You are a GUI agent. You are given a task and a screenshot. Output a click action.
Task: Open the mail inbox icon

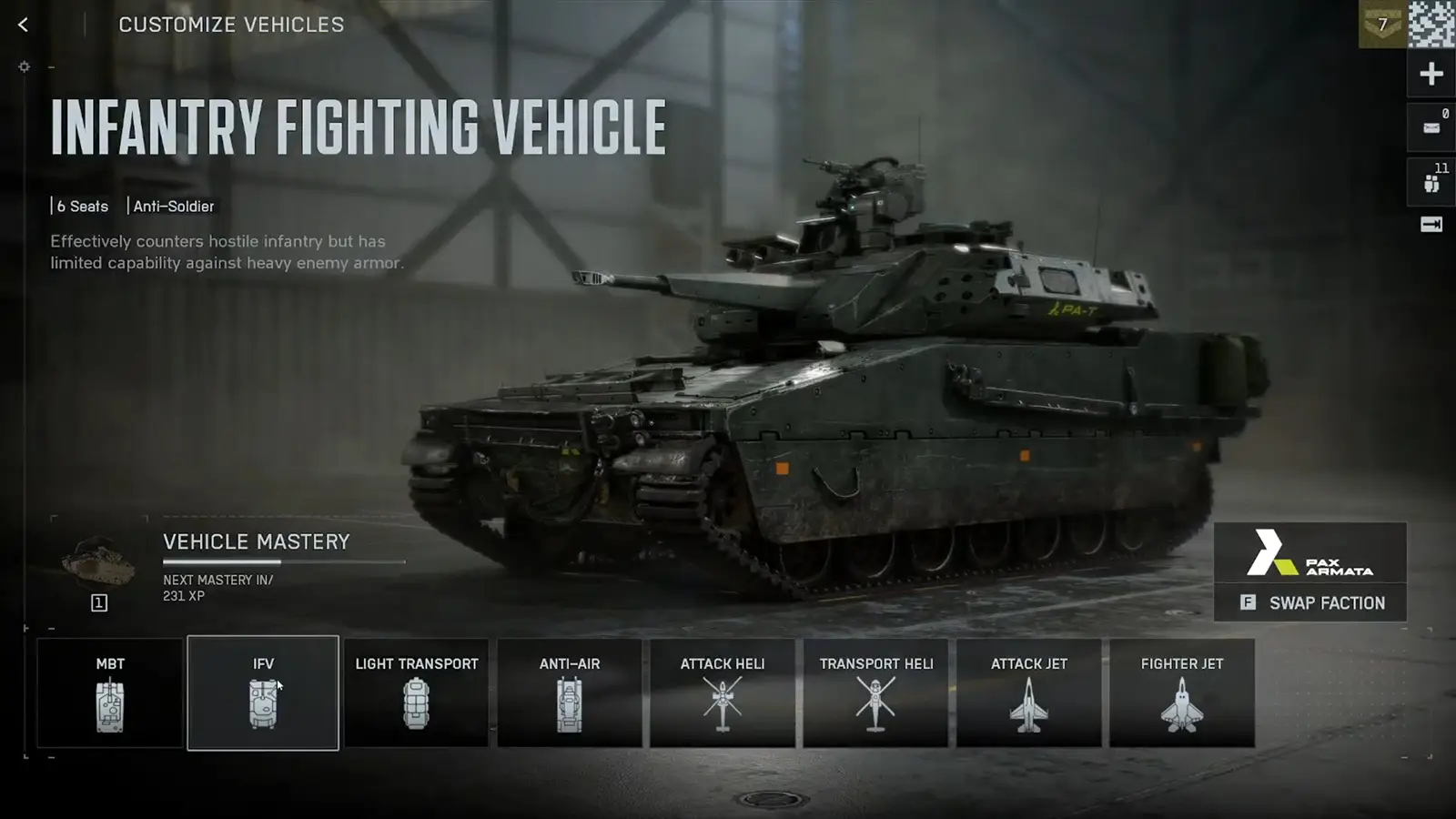click(1430, 126)
